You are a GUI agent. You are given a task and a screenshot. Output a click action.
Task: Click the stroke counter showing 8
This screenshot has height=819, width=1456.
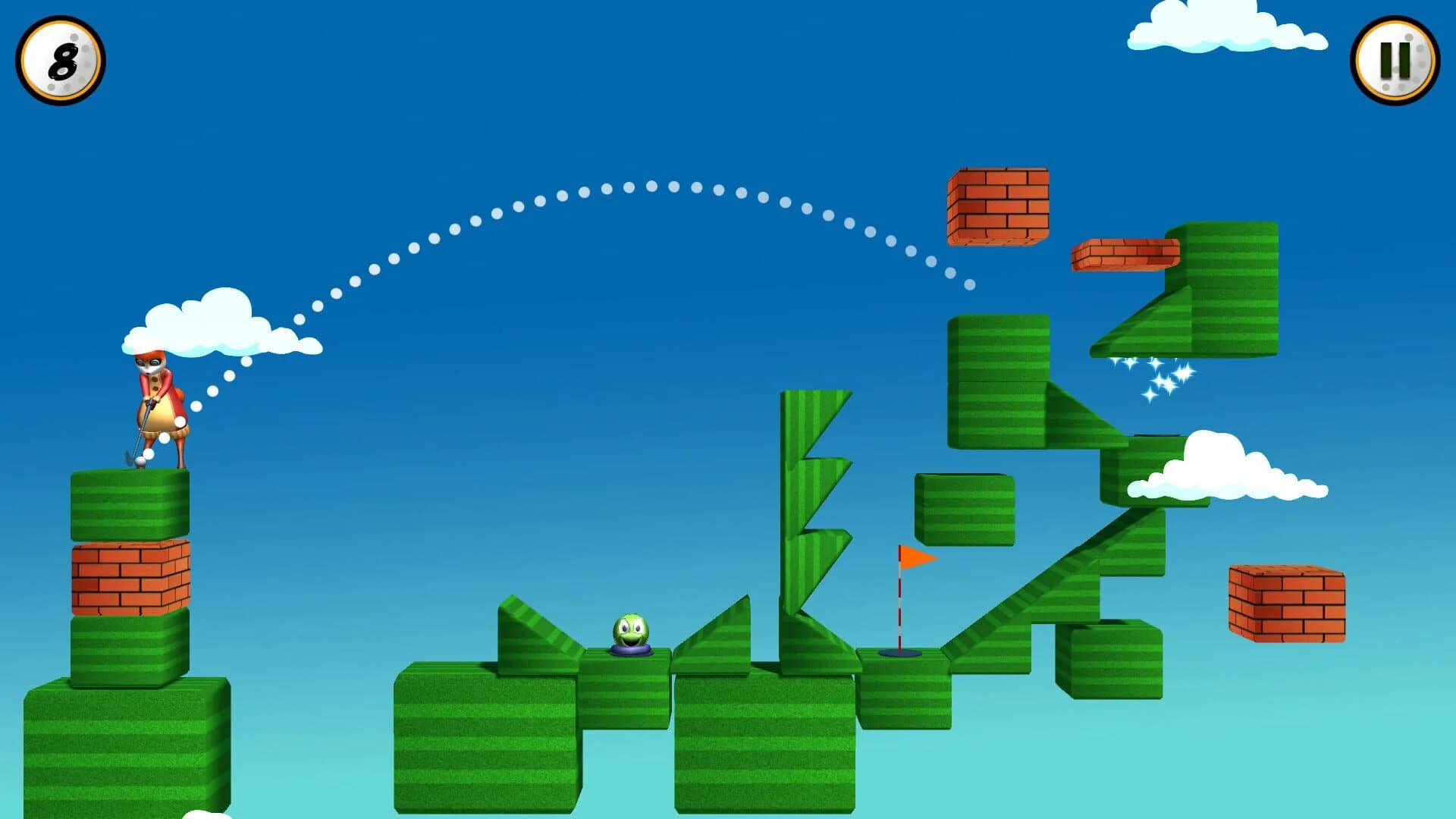point(59,61)
